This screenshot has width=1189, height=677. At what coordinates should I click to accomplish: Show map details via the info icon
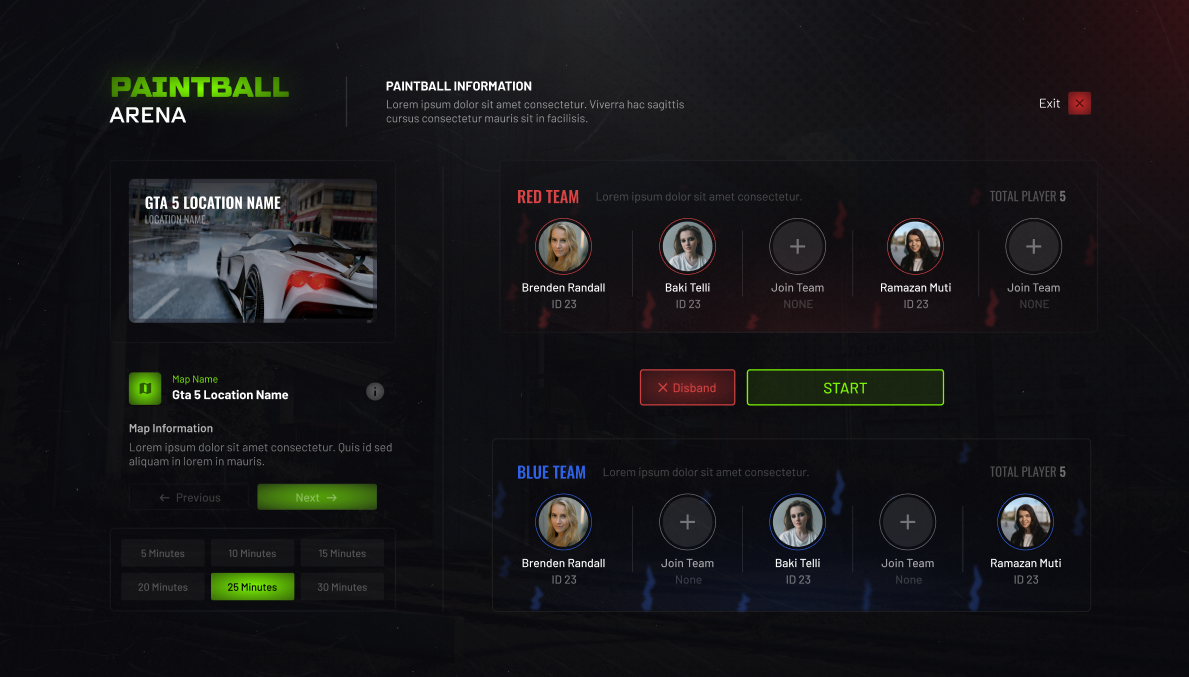375,391
